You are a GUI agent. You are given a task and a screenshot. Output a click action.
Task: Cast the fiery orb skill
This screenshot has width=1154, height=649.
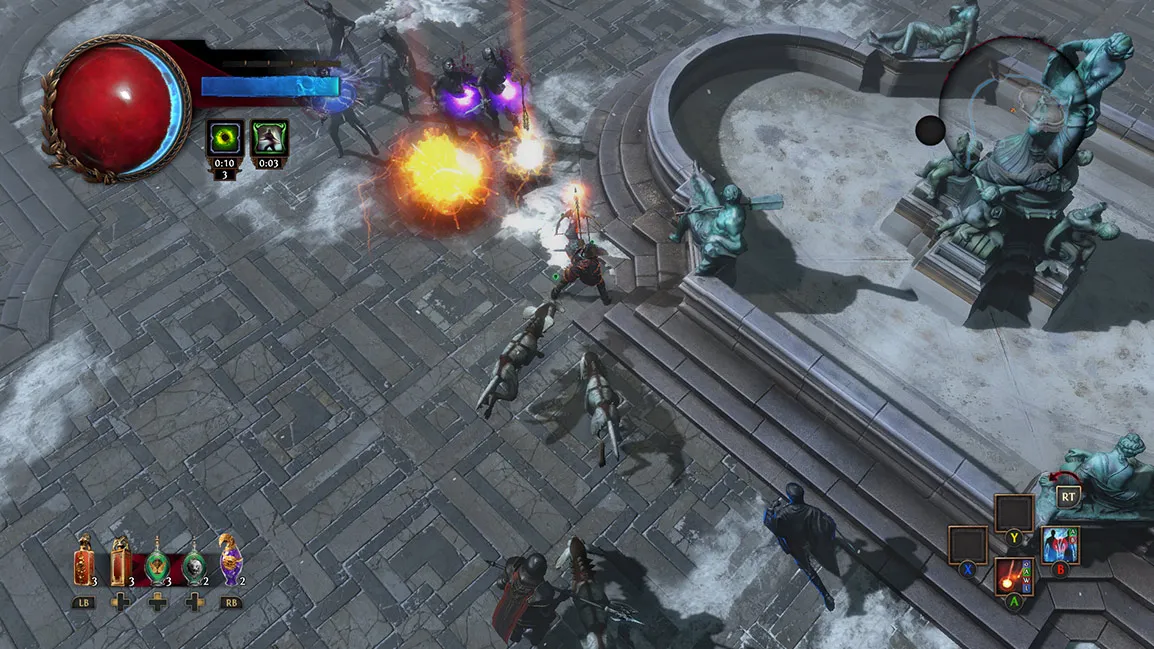[x=1014, y=577]
